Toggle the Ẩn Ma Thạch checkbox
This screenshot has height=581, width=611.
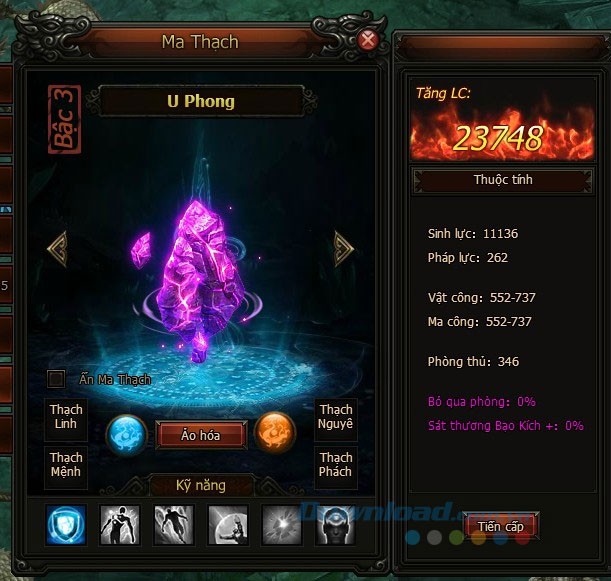coord(57,379)
